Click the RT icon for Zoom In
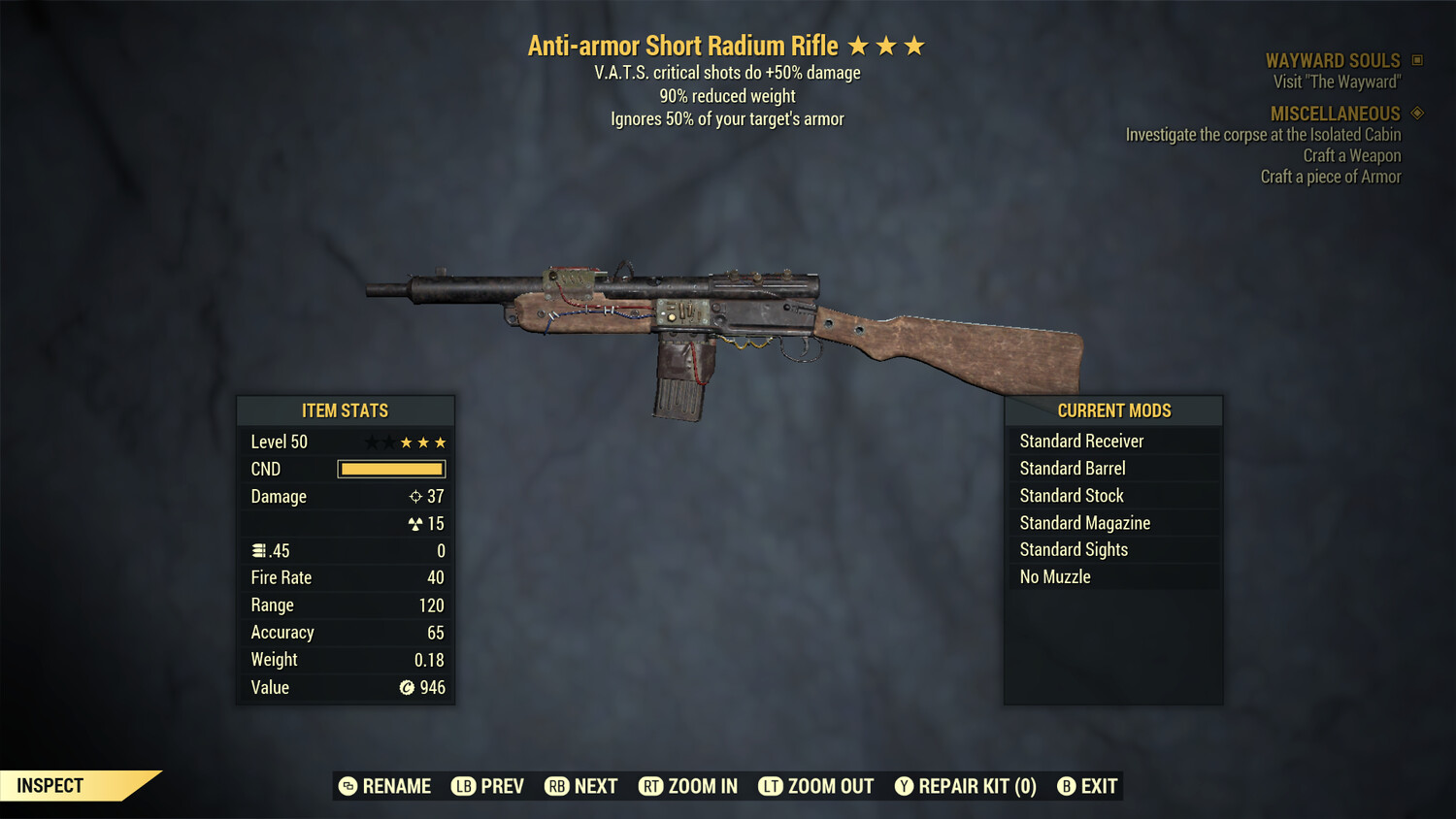 point(651,786)
